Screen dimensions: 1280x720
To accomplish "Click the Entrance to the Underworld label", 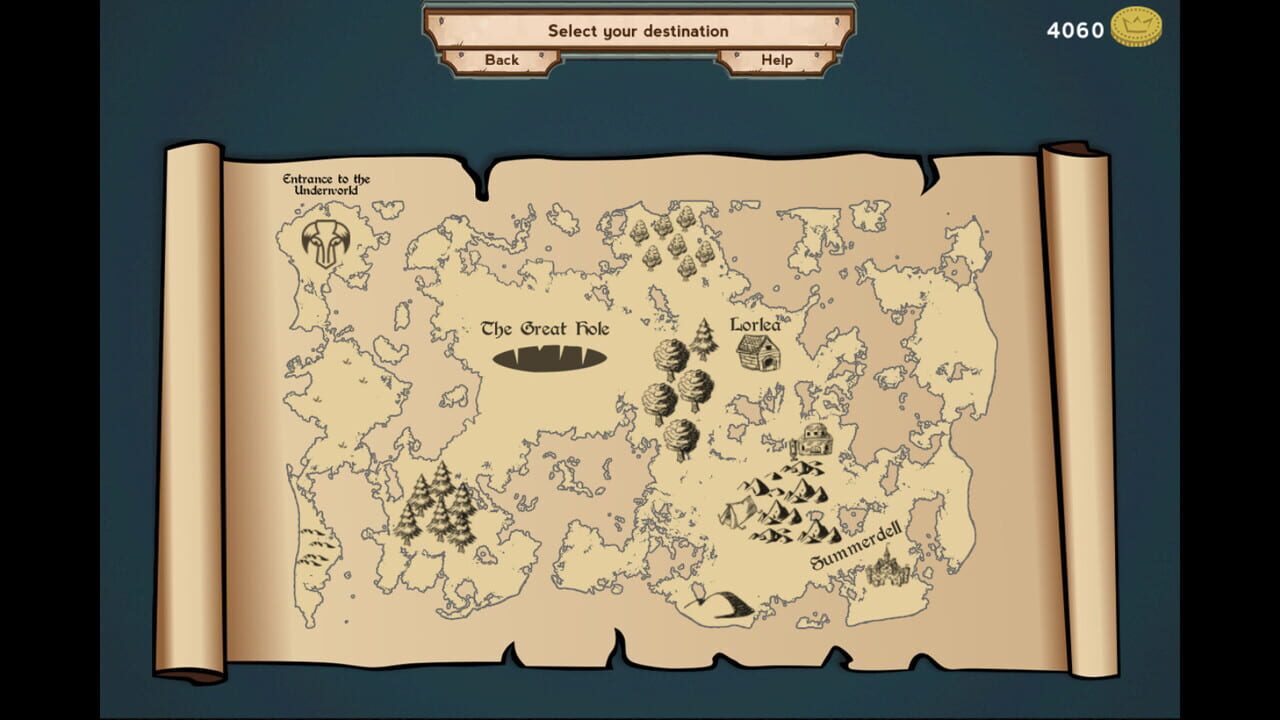I will click(328, 181).
